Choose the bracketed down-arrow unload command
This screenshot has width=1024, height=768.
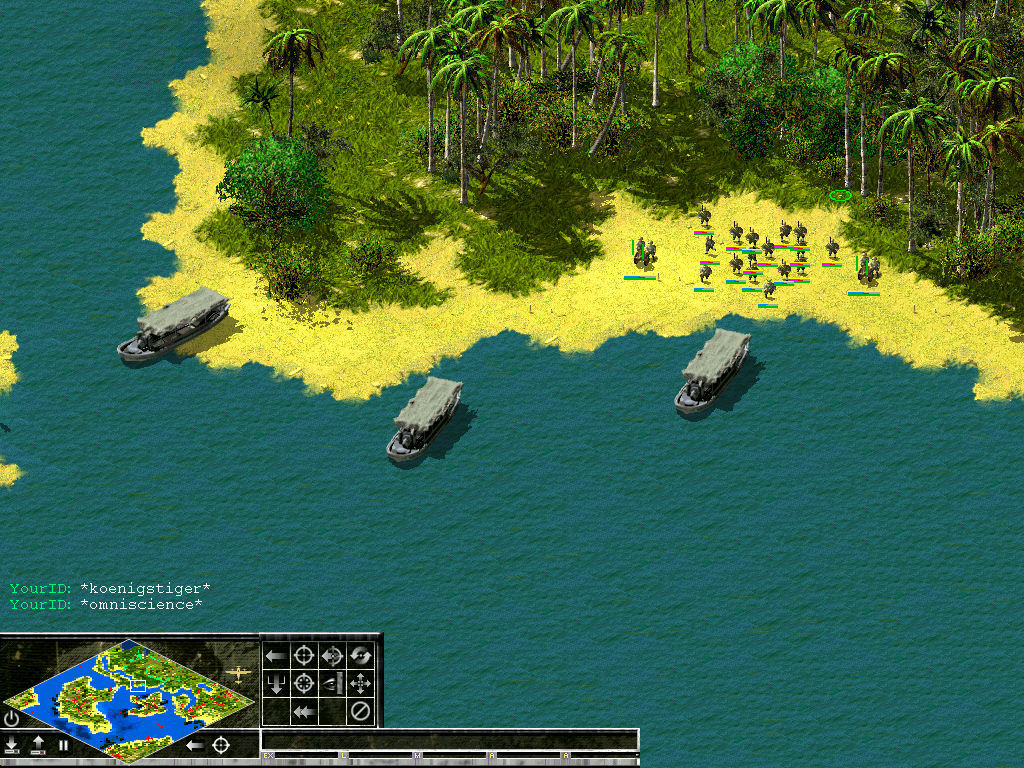coord(276,684)
